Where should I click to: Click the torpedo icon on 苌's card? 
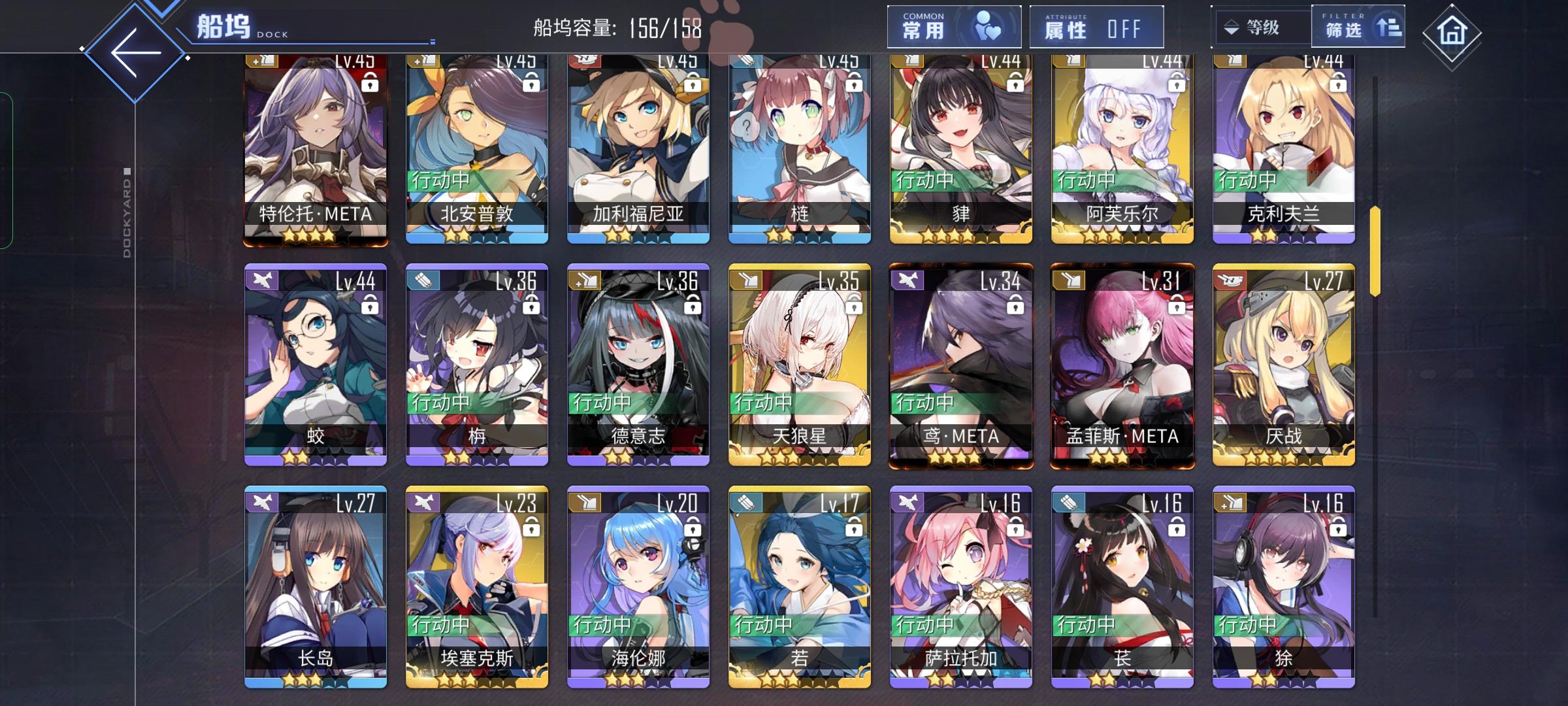[1068, 502]
